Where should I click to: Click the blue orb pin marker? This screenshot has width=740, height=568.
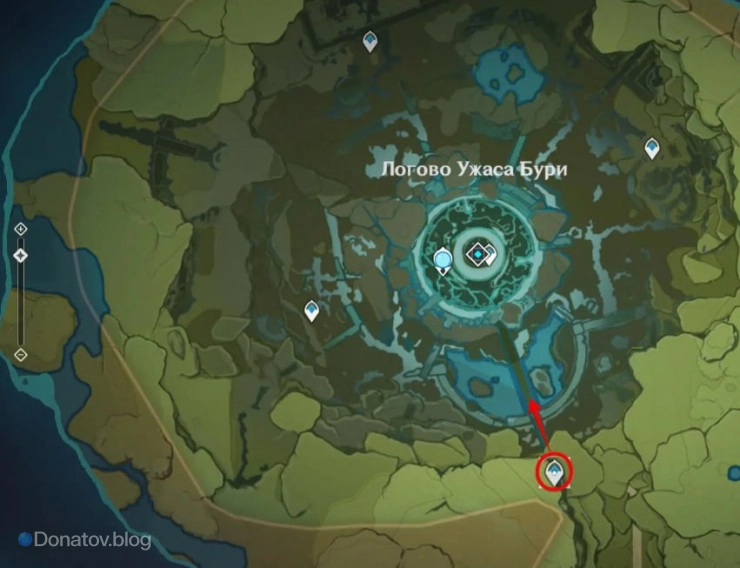[443, 262]
